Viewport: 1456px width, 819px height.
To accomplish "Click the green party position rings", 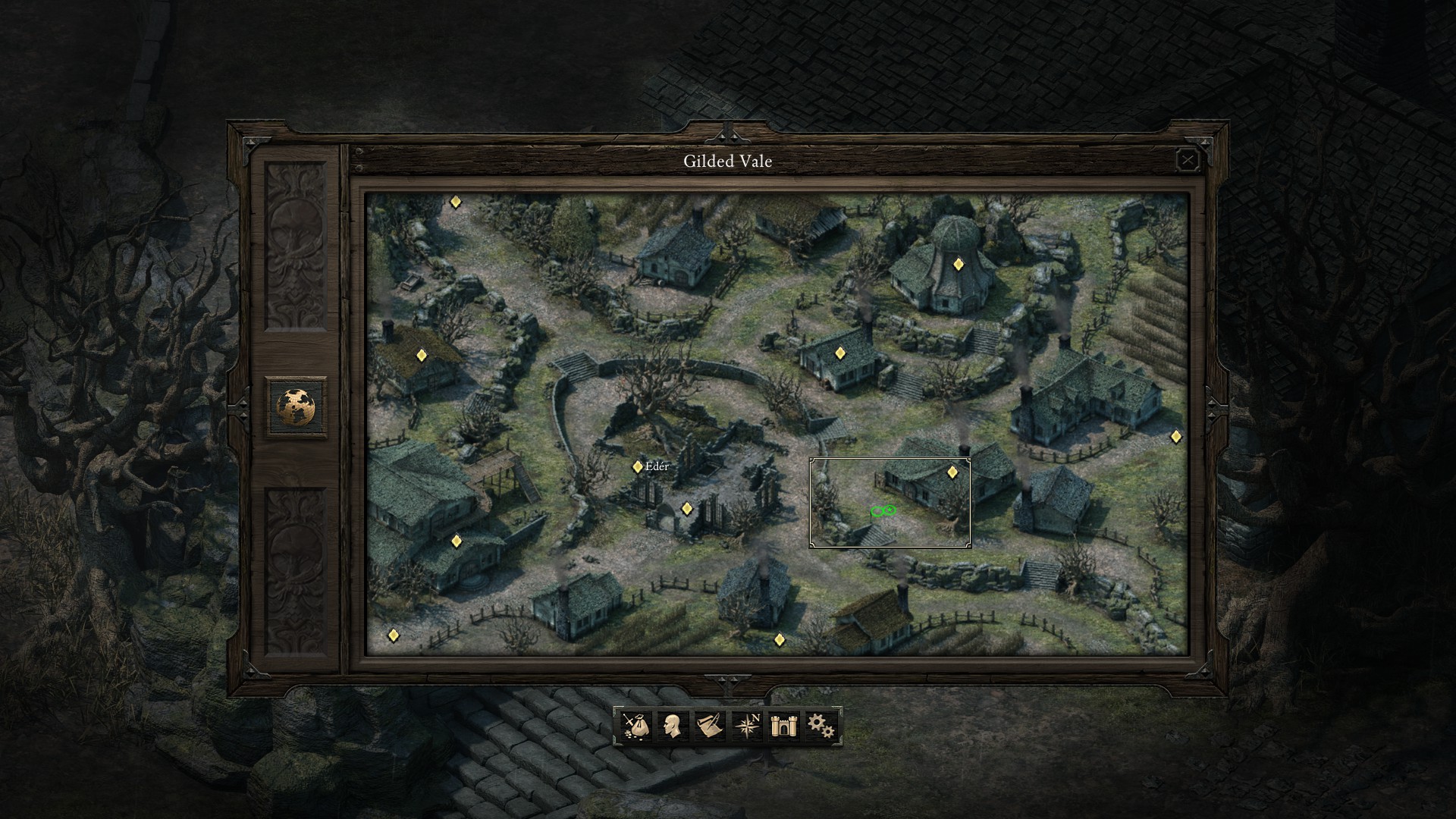I will [882, 511].
